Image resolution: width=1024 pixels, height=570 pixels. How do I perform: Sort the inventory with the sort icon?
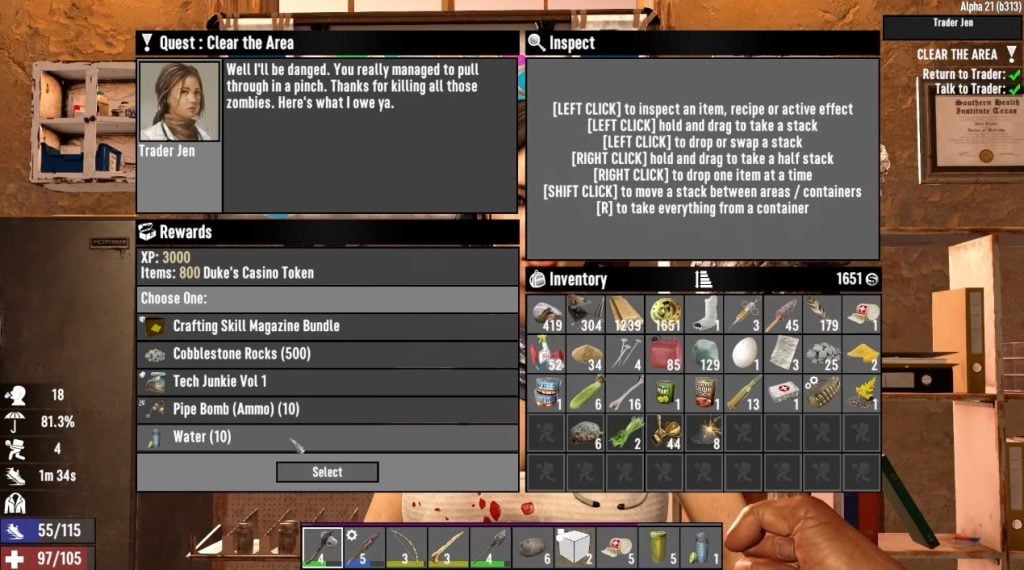pyautogui.click(x=703, y=280)
